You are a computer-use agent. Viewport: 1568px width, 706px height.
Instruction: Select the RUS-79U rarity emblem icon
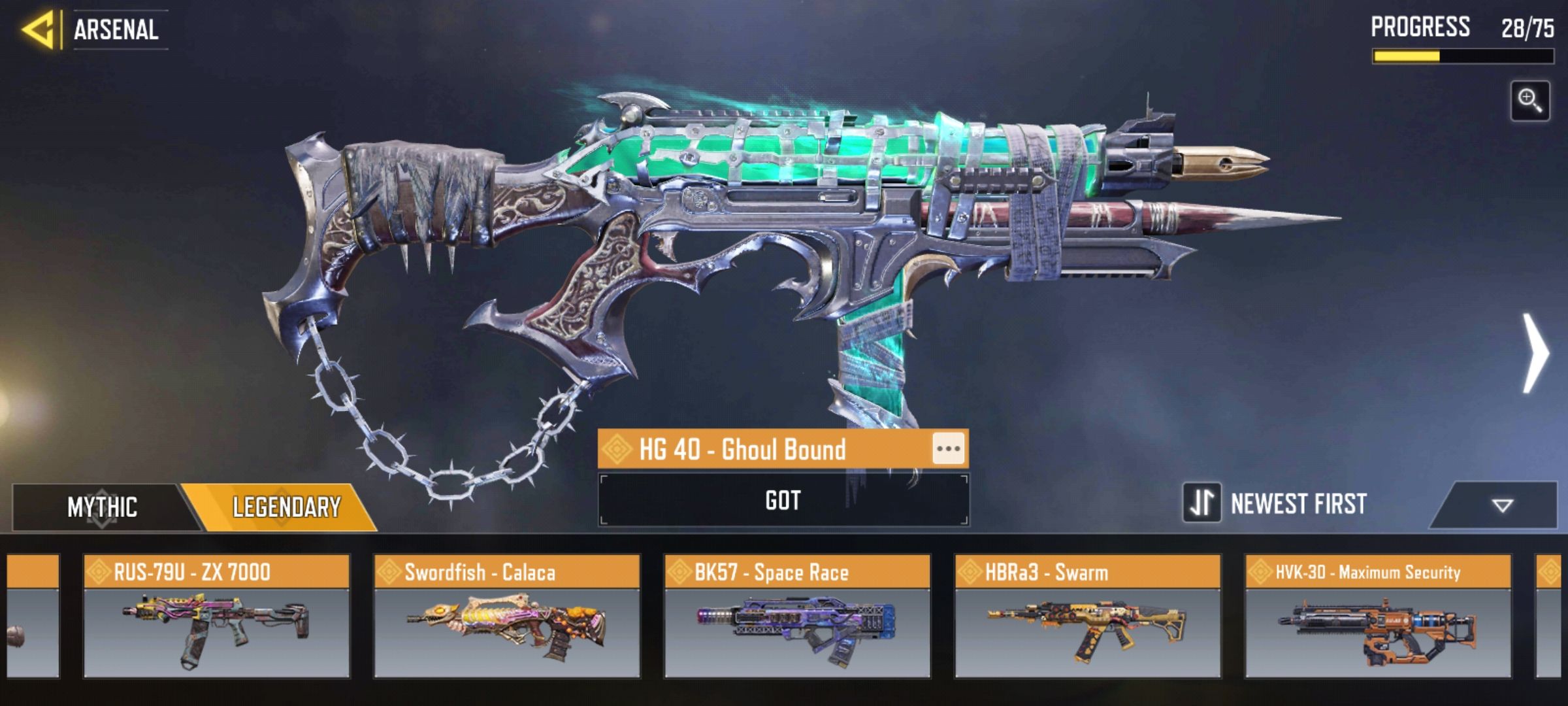99,572
